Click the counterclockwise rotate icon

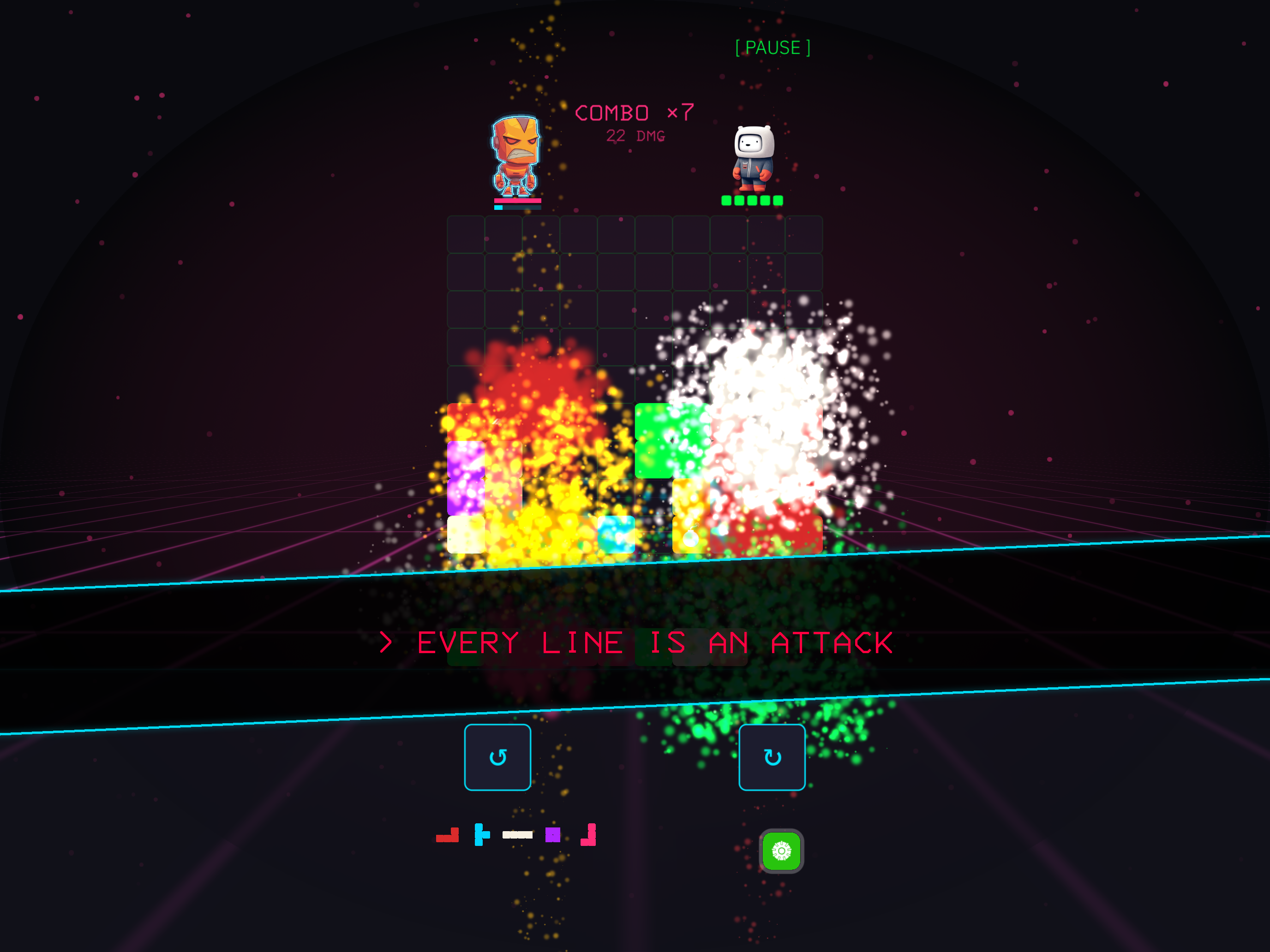497,756
